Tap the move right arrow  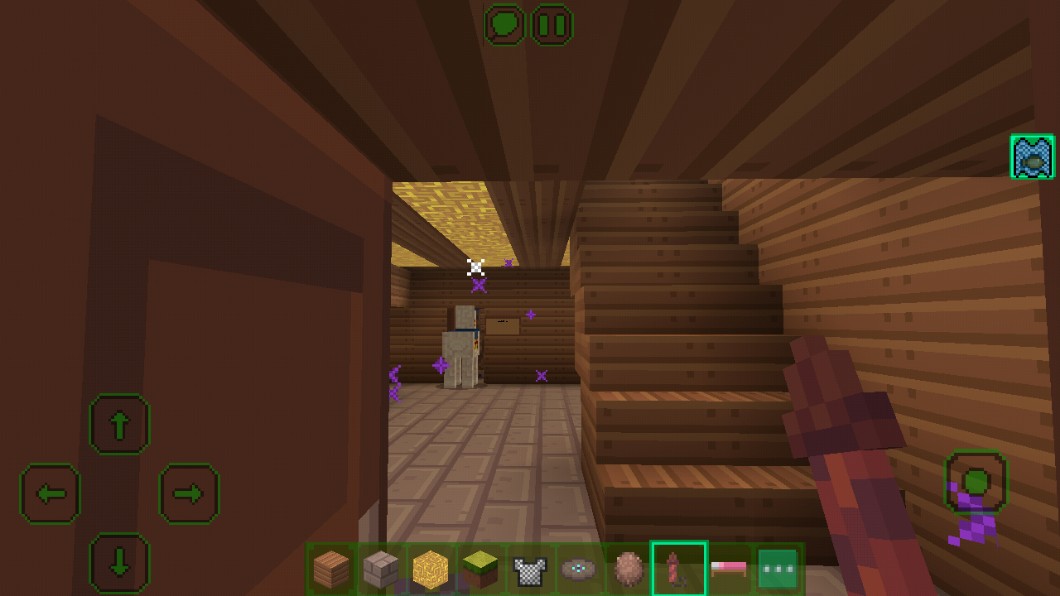pos(189,493)
